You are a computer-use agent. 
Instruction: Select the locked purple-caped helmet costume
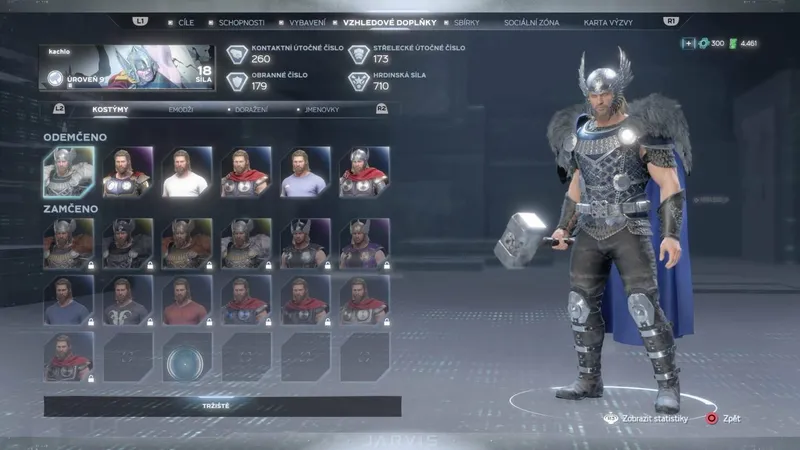point(364,244)
